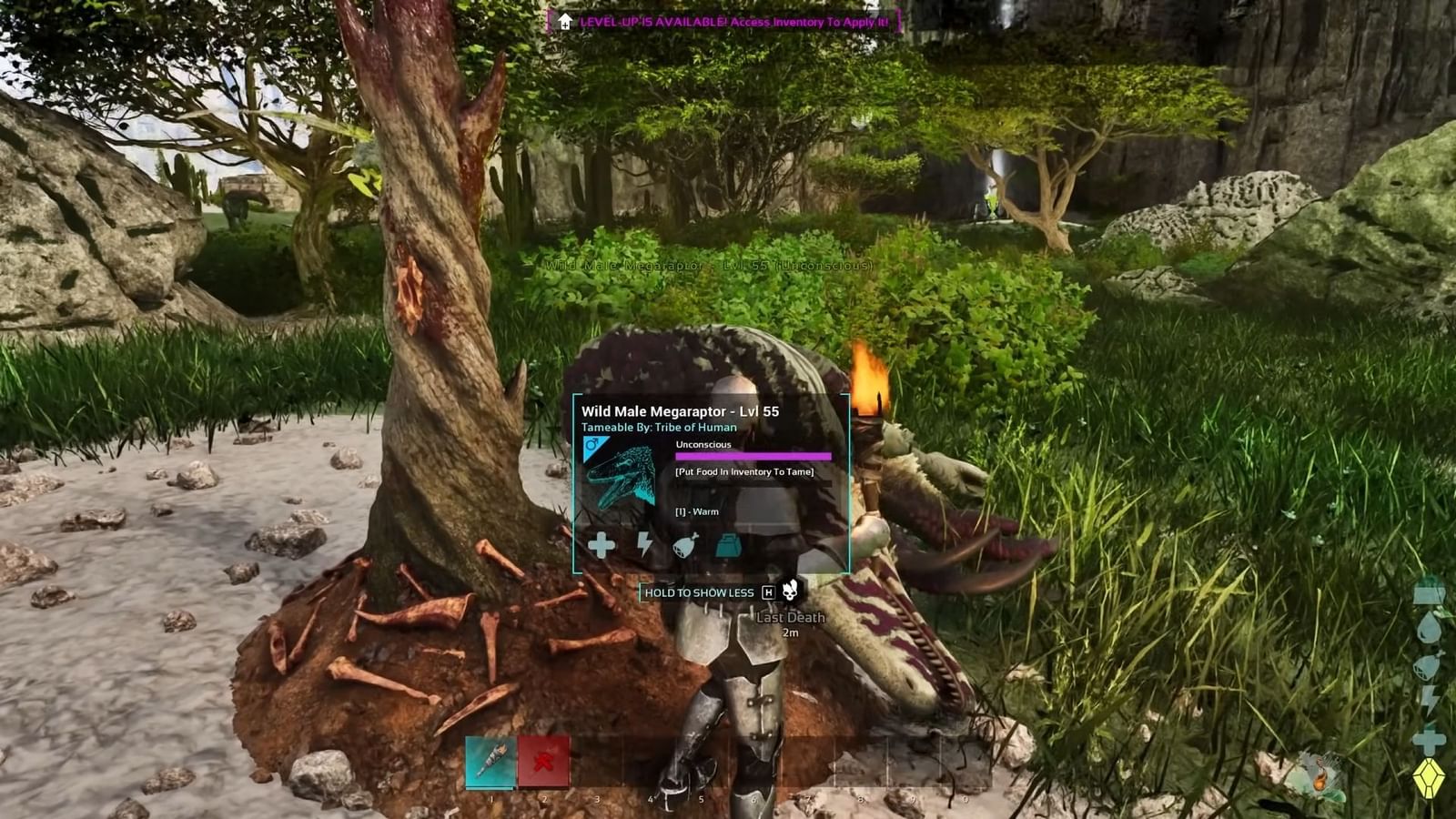Click the male gender symbol on the Megaraptor portrait
The image size is (1456, 819).
click(591, 443)
